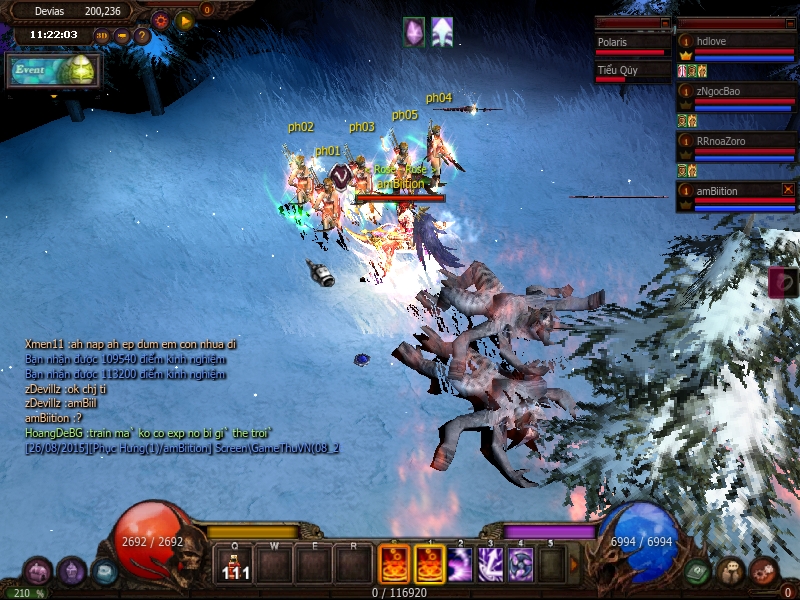Activate the purple burst skill in slot 2

click(460, 565)
